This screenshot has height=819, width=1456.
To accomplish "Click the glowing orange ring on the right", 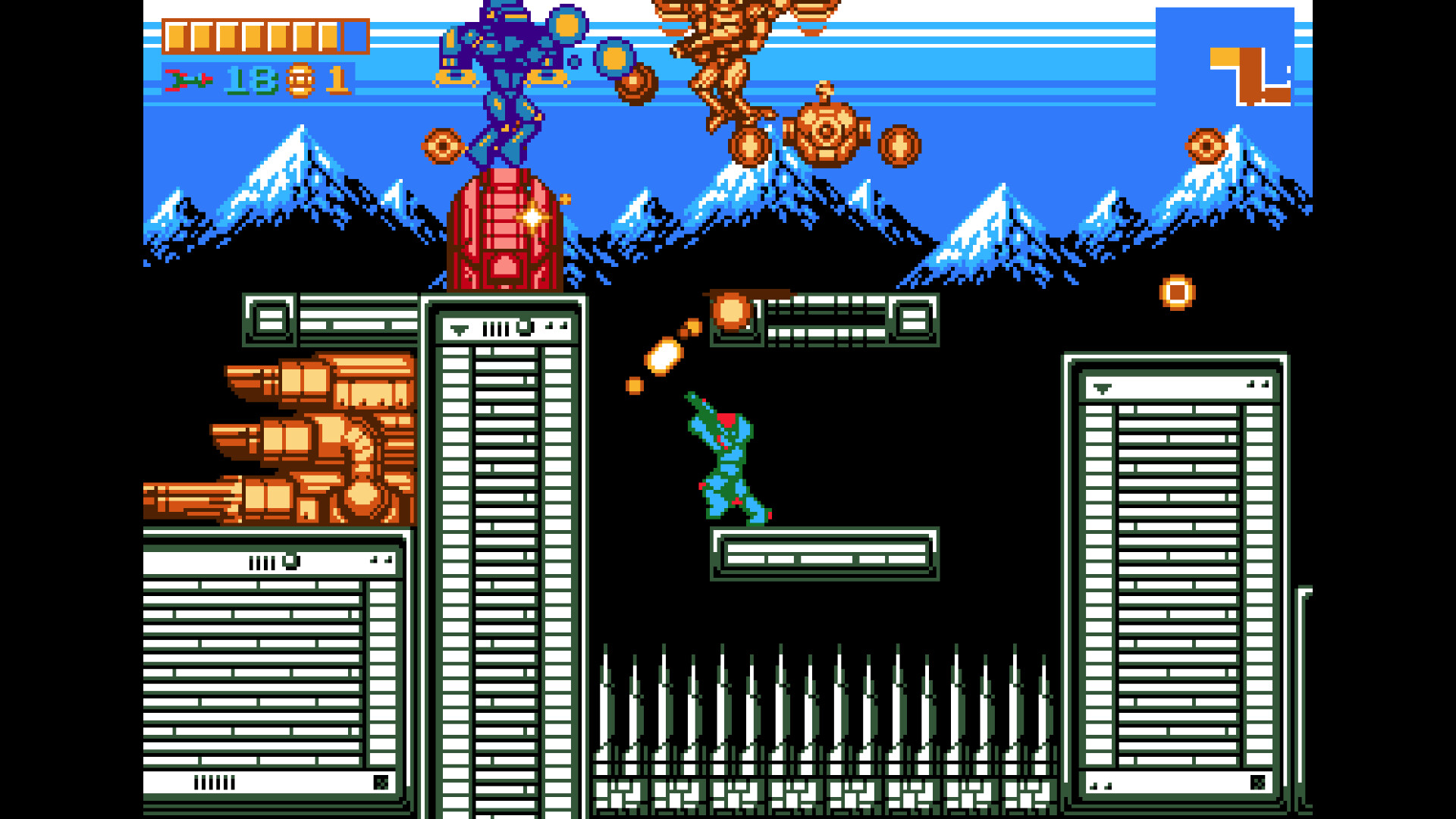I will (1175, 290).
